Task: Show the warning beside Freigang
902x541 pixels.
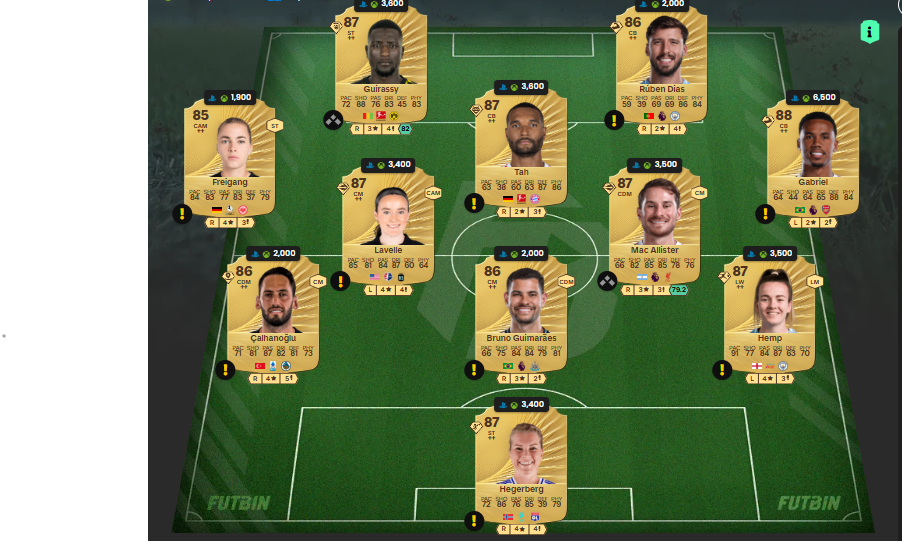Action: tap(182, 213)
